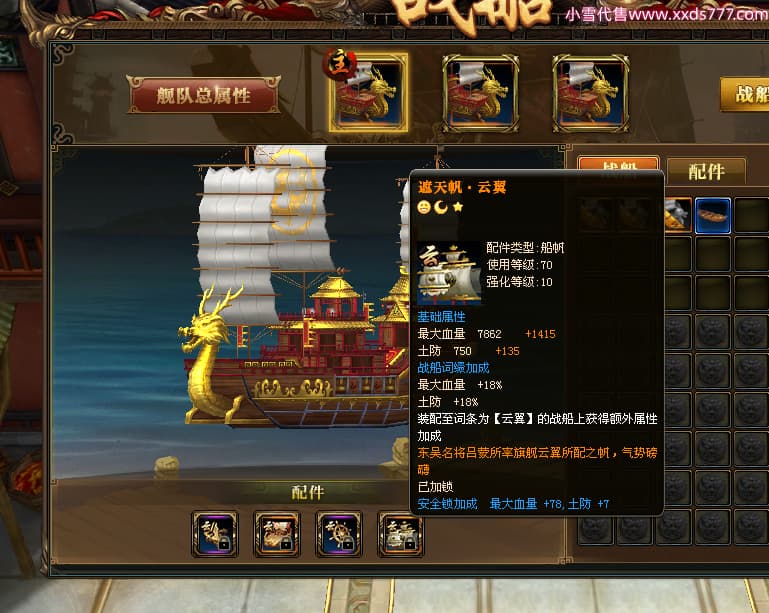The image size is (769, 613).
Task: Select the flagship slot marked 主
Action: pyautogui.click(x=368, y=92)
